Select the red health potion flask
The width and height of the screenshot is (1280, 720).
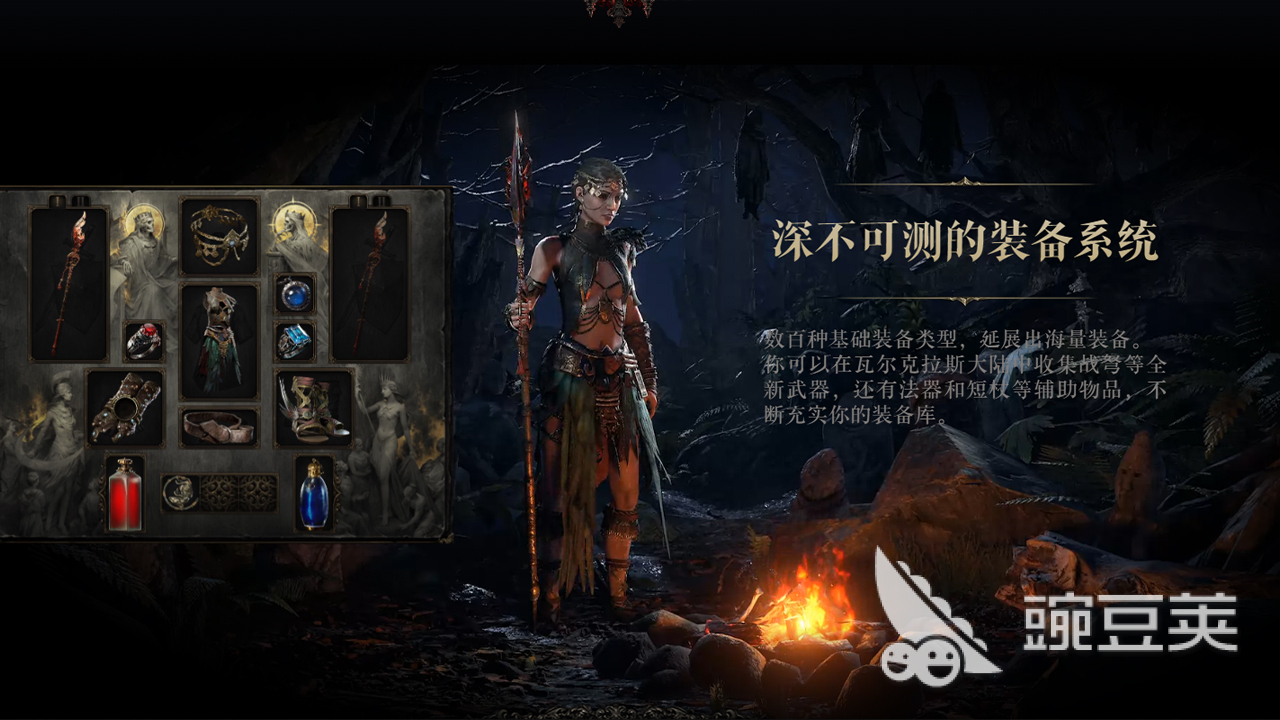click(x=125, y=497)
